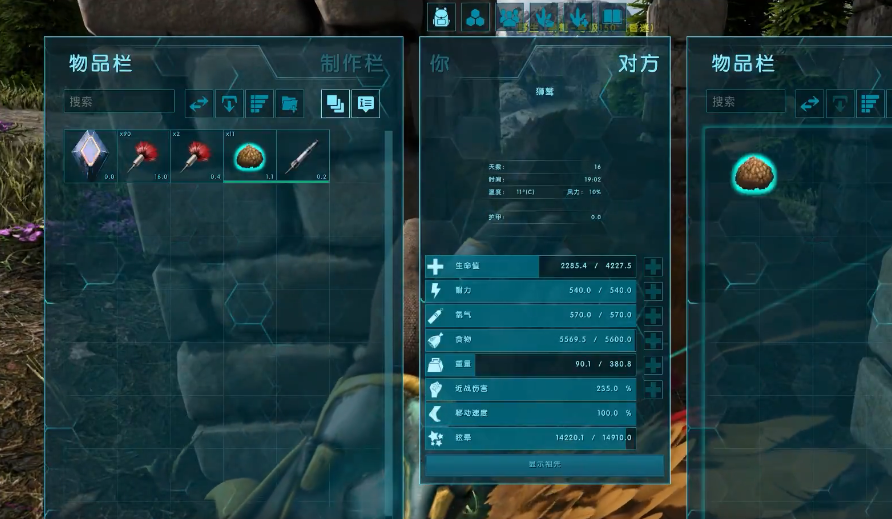Sort the left inventory with the bars icon
Image resolution: width=892 pixels, height=519 pixels.
pos(260,103)
